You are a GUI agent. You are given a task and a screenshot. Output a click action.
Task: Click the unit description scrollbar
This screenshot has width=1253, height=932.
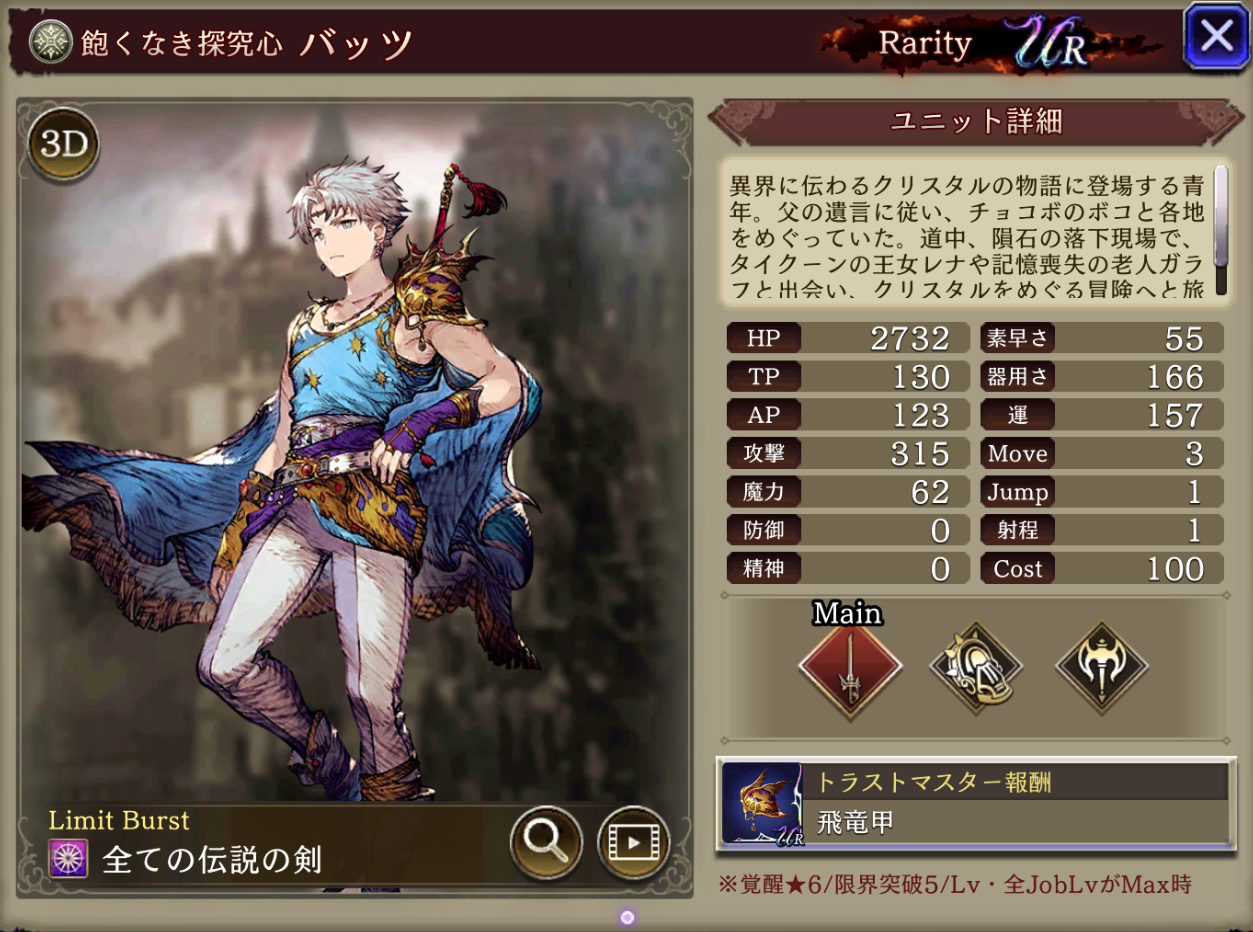point(1220,230)
